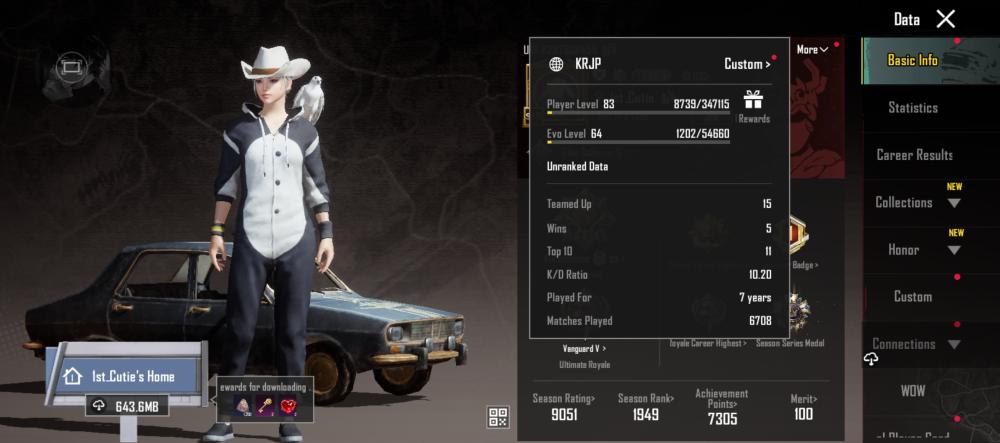Claim level Rewards via the gift box
Screen dimensions: 1000x443
click(x=753, y=104)
